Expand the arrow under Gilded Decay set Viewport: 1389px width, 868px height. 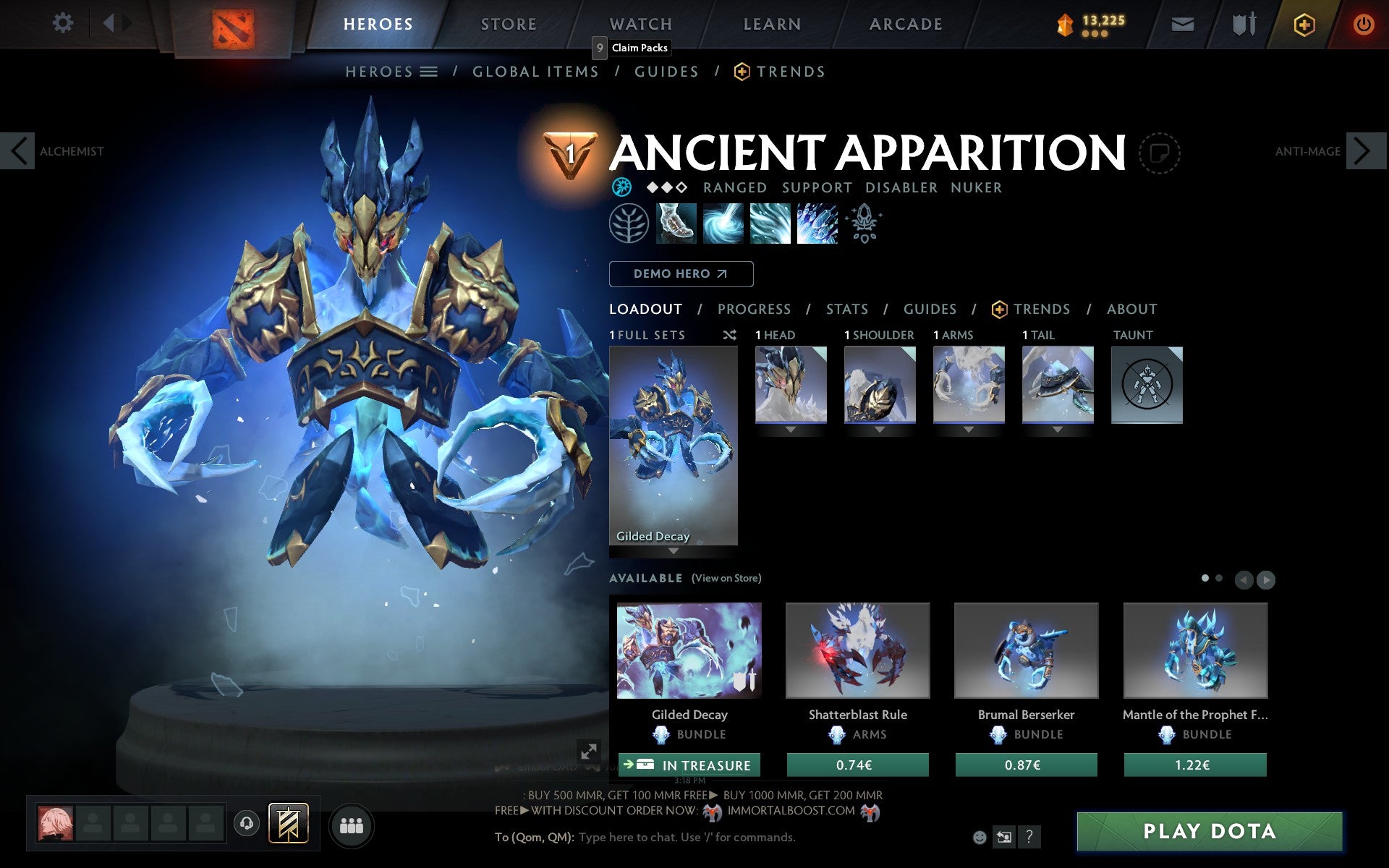[673, 550]
